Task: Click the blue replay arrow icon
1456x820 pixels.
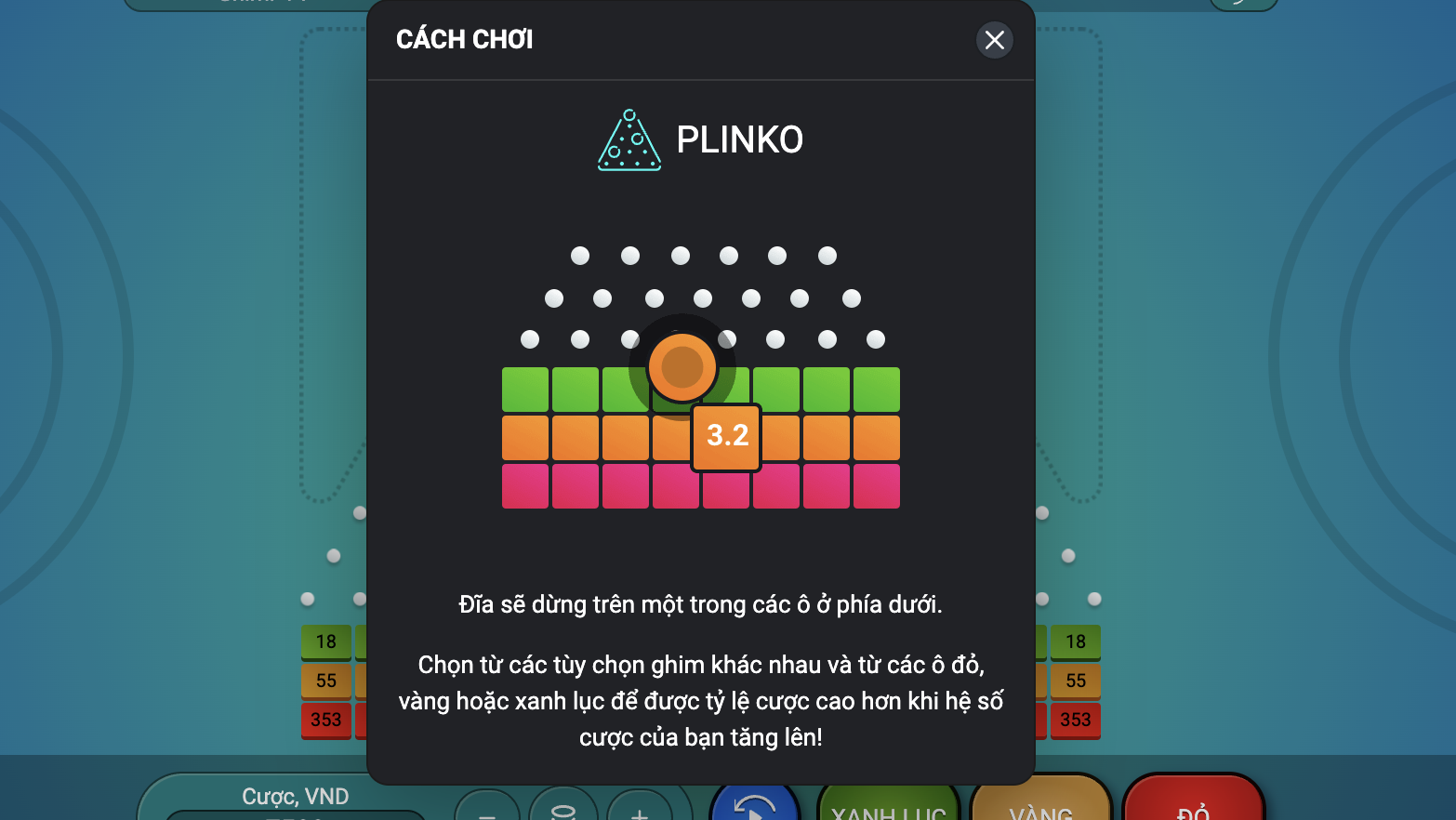Action: click(x=754, y=805)
